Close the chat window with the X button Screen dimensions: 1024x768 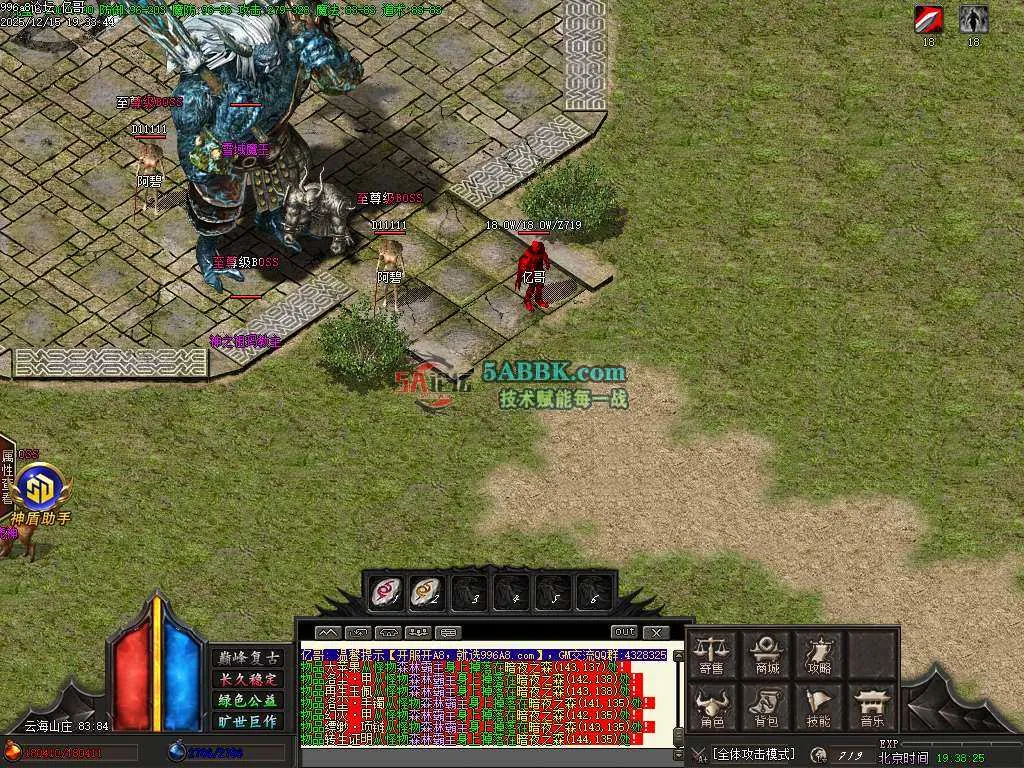[x=656, y=632]
